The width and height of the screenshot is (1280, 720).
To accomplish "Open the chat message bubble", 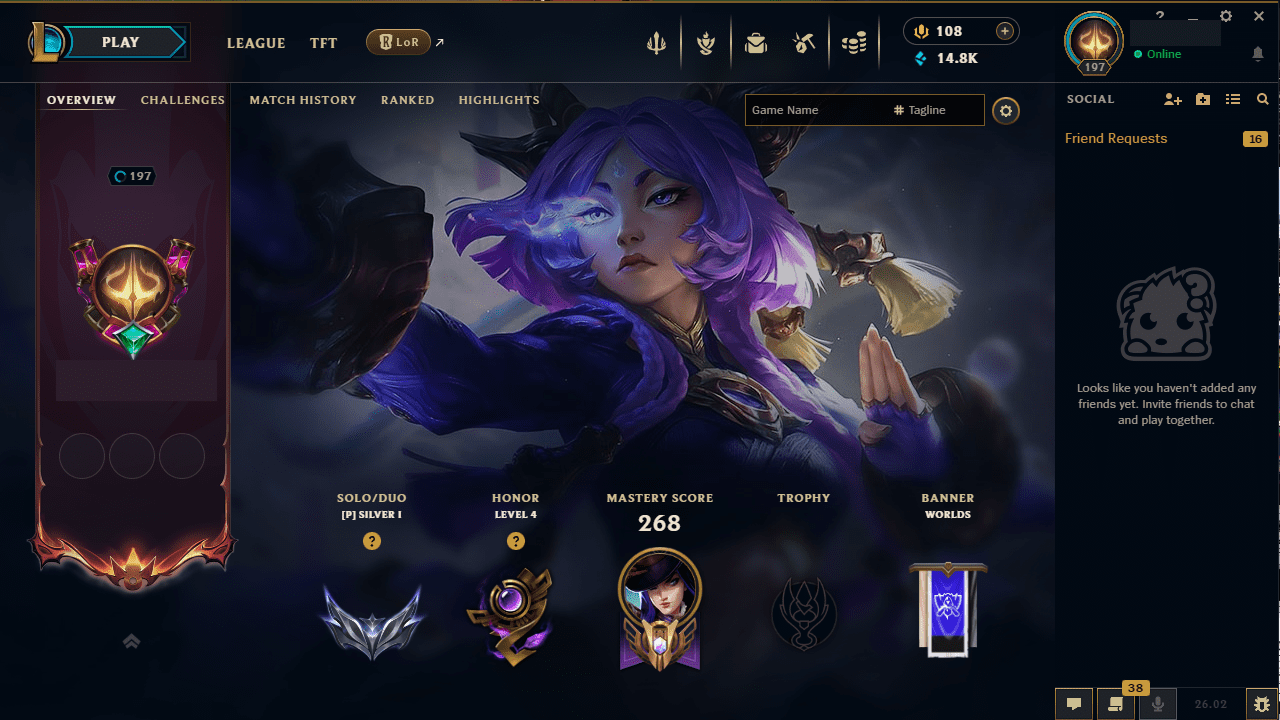I will (x=1073, y=703).
